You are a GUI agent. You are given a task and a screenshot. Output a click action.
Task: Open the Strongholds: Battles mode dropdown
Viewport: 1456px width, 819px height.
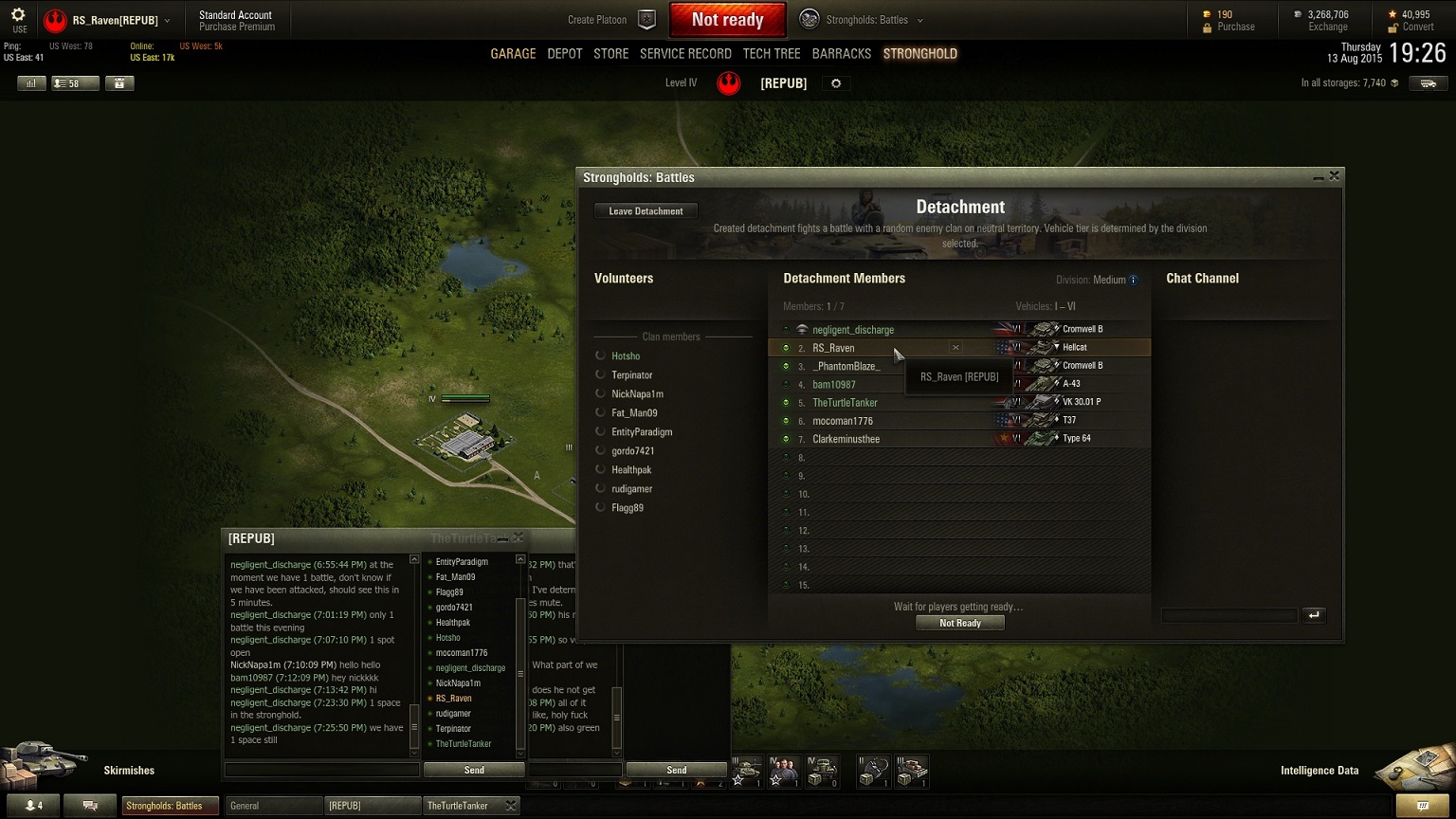point(862,20)
